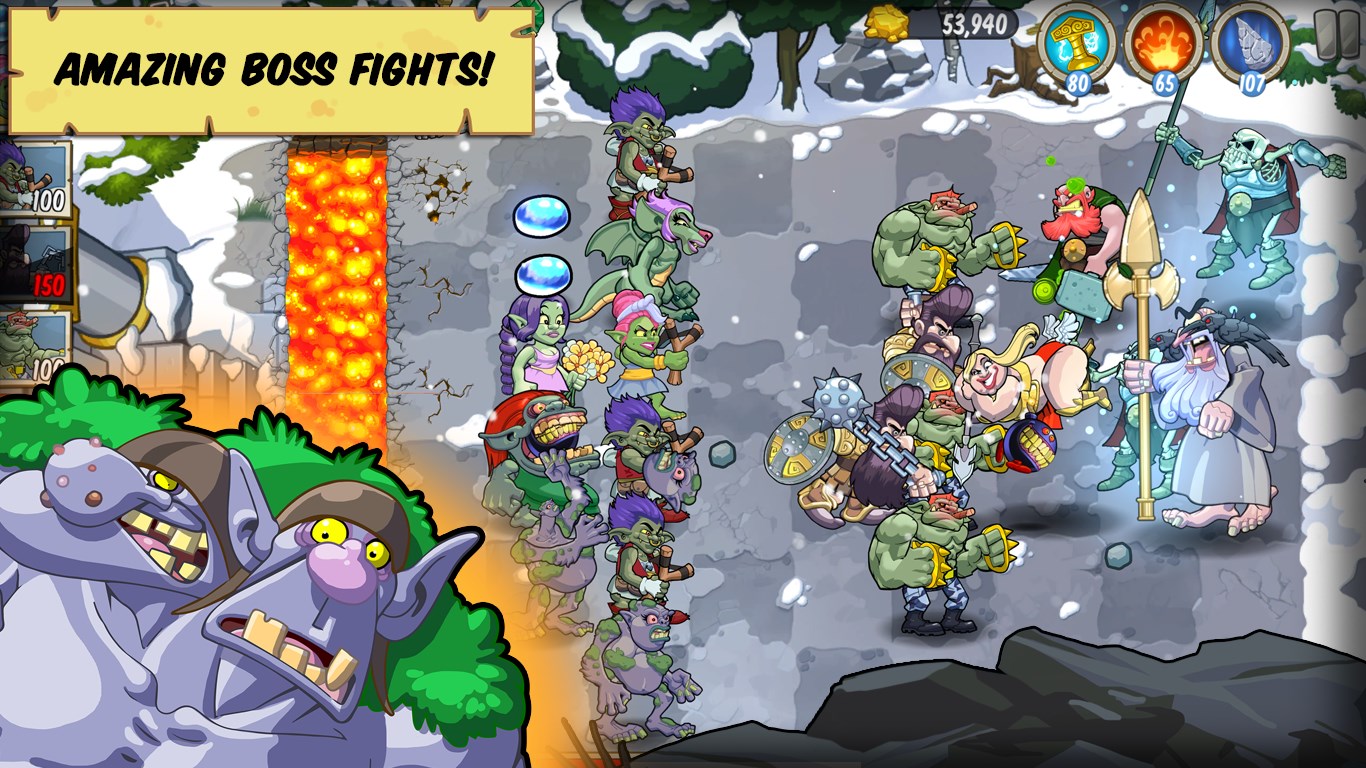Select the purple-haired troll card costing 100

click(x=30, y=180)
